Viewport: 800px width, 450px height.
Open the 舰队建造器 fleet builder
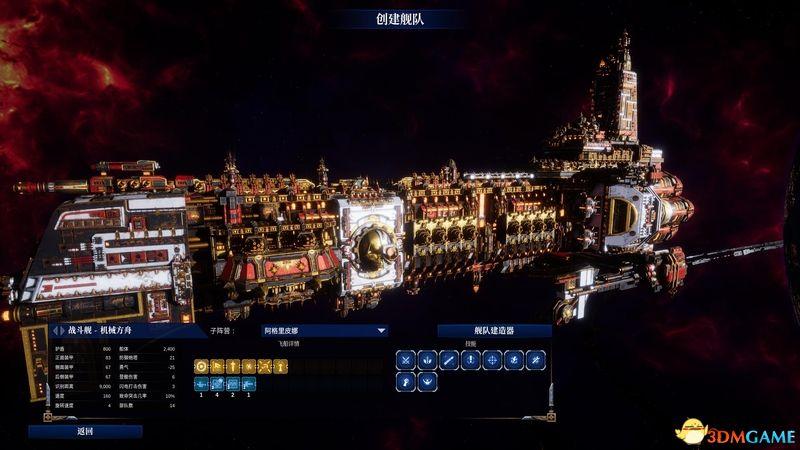coord(494,331)
